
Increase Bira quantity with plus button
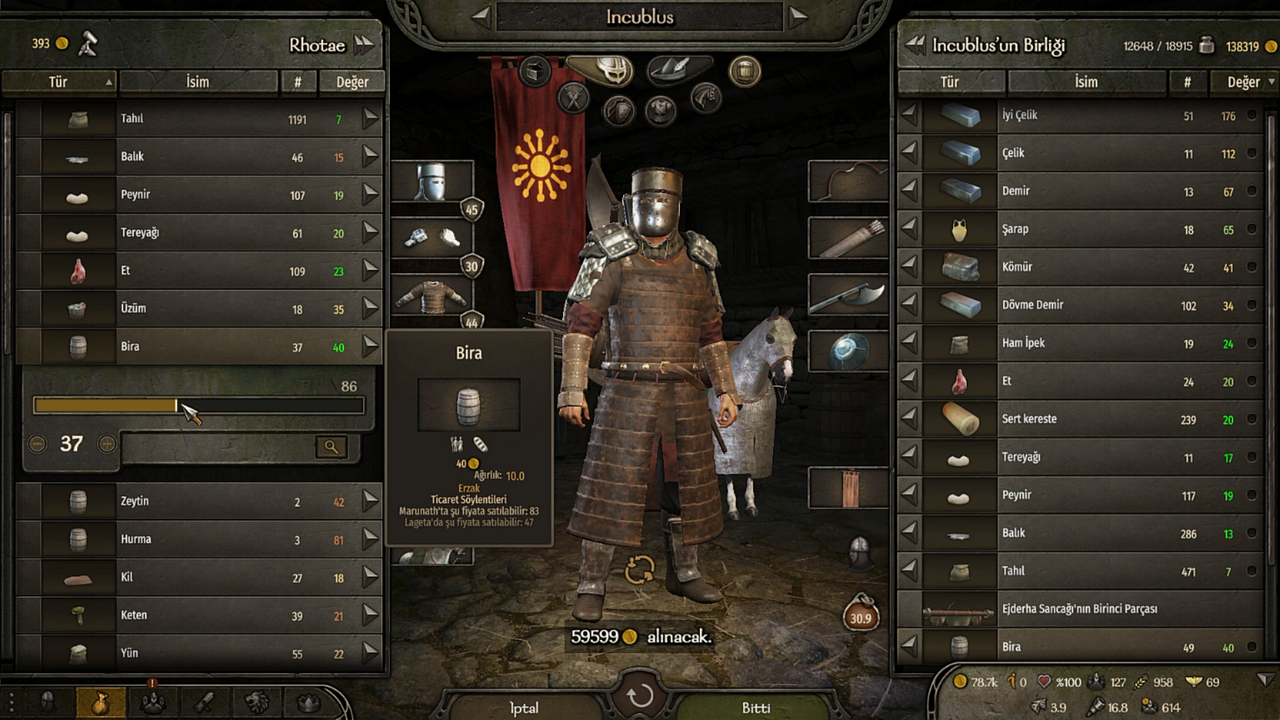(107, 444)
